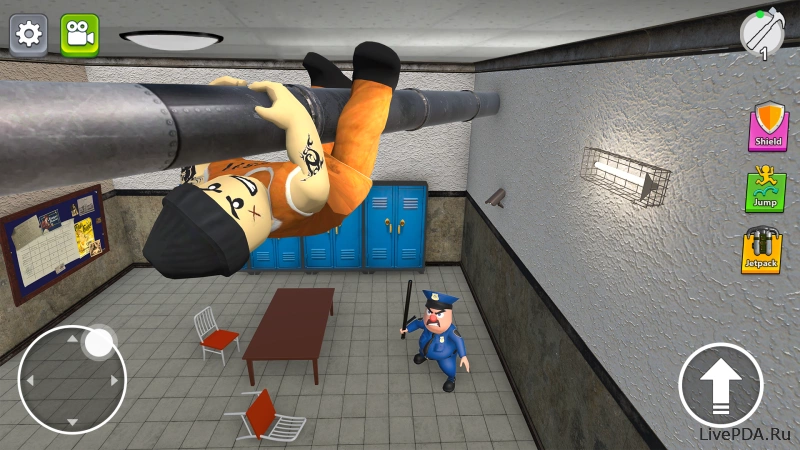Screen dimensions: 800x450
Task: Activate the Jetpack power-up
Action: coord(762,251)
